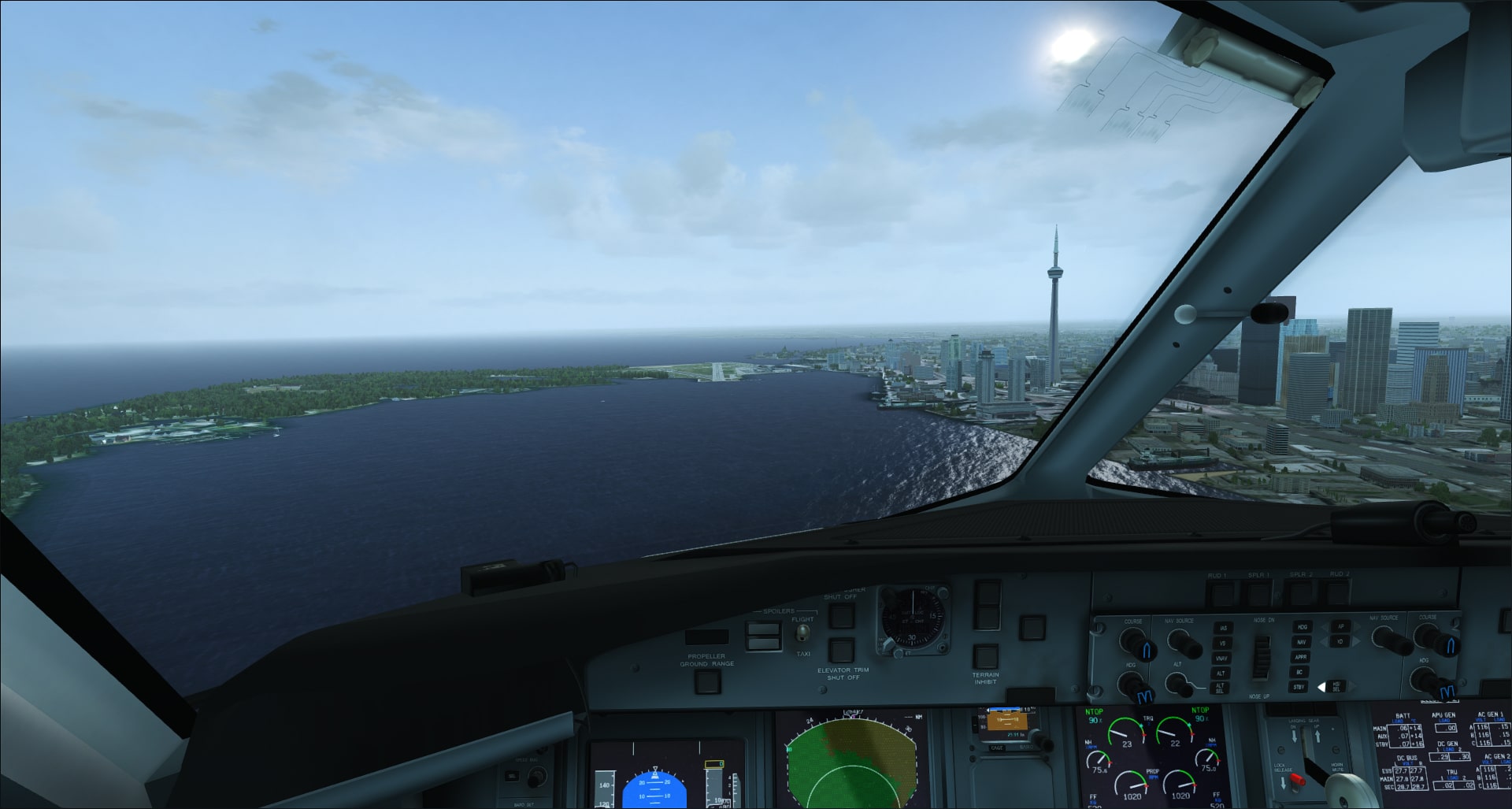Activate the VS vertical speed mode
Viewport: 1512px width, 809px height.
coord(1222,643)
